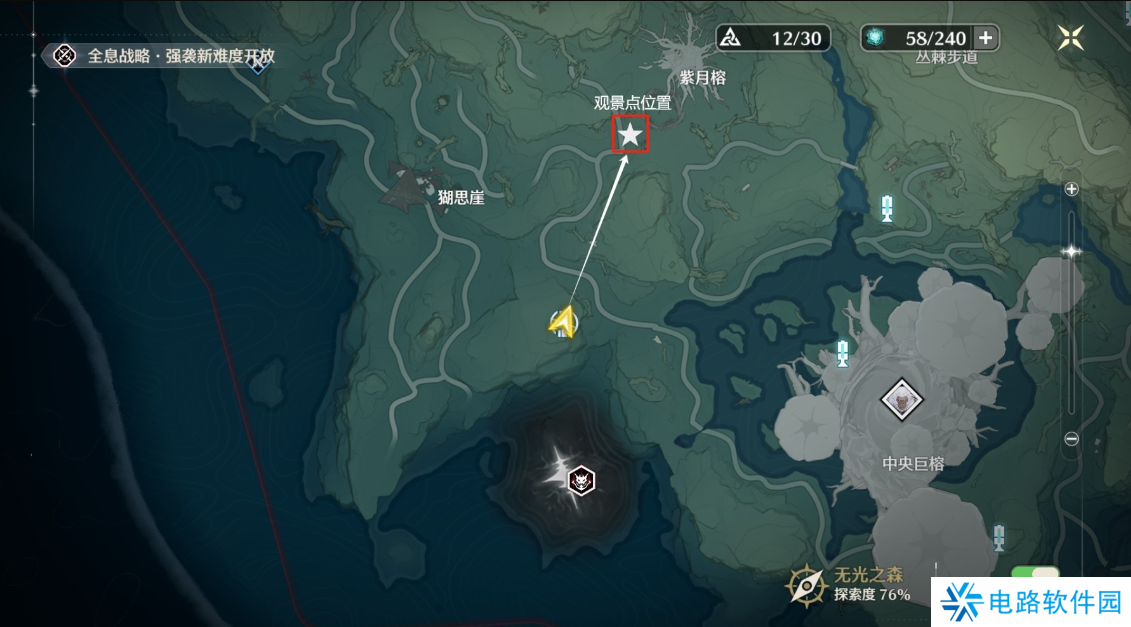Screen dimensions: 1131x627
Task: Select the diamond dungeon marker above 中央巨榕
Action: (x=901, y=401)
